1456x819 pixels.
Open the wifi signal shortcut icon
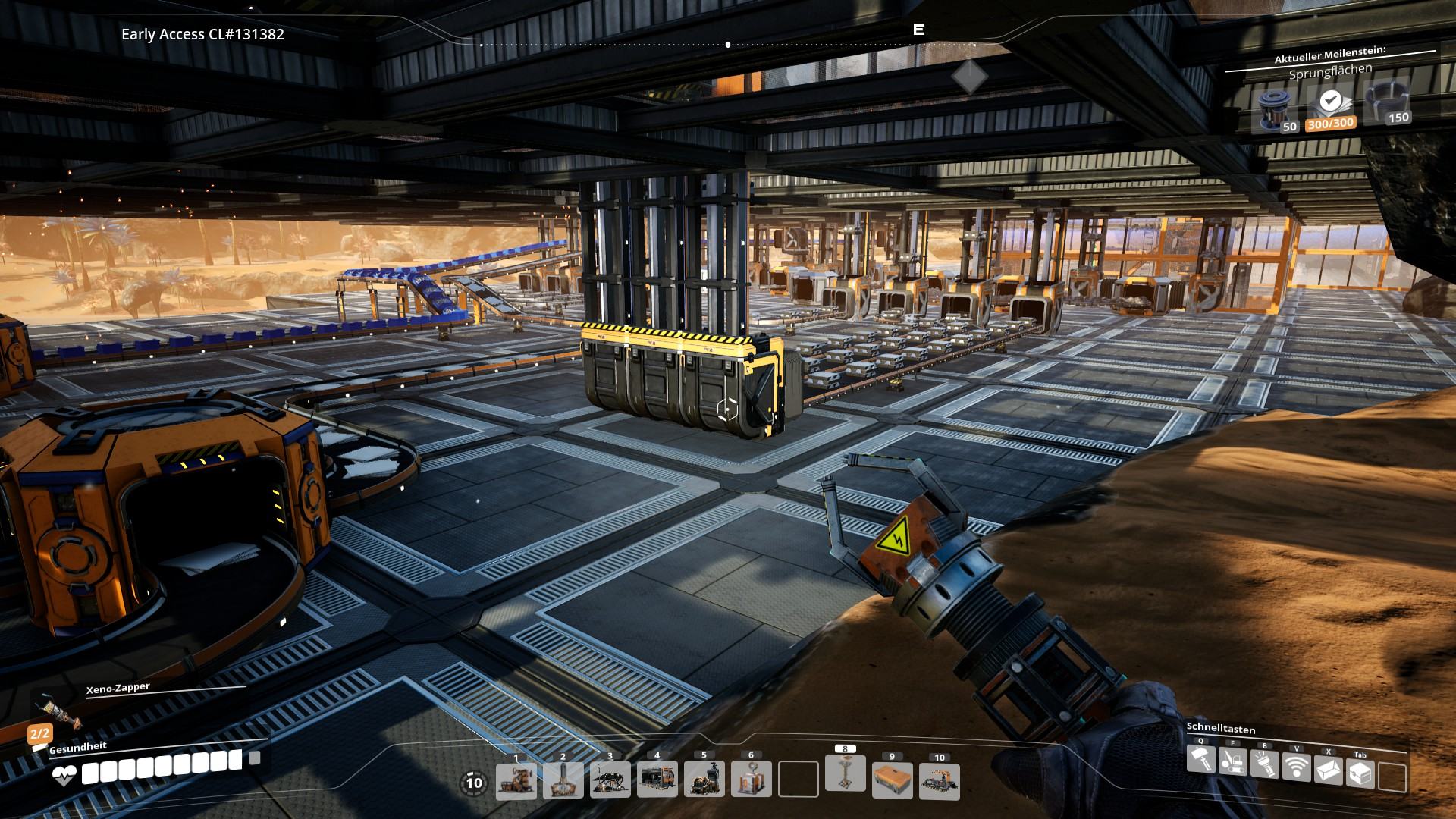(x=1296, y=766)
